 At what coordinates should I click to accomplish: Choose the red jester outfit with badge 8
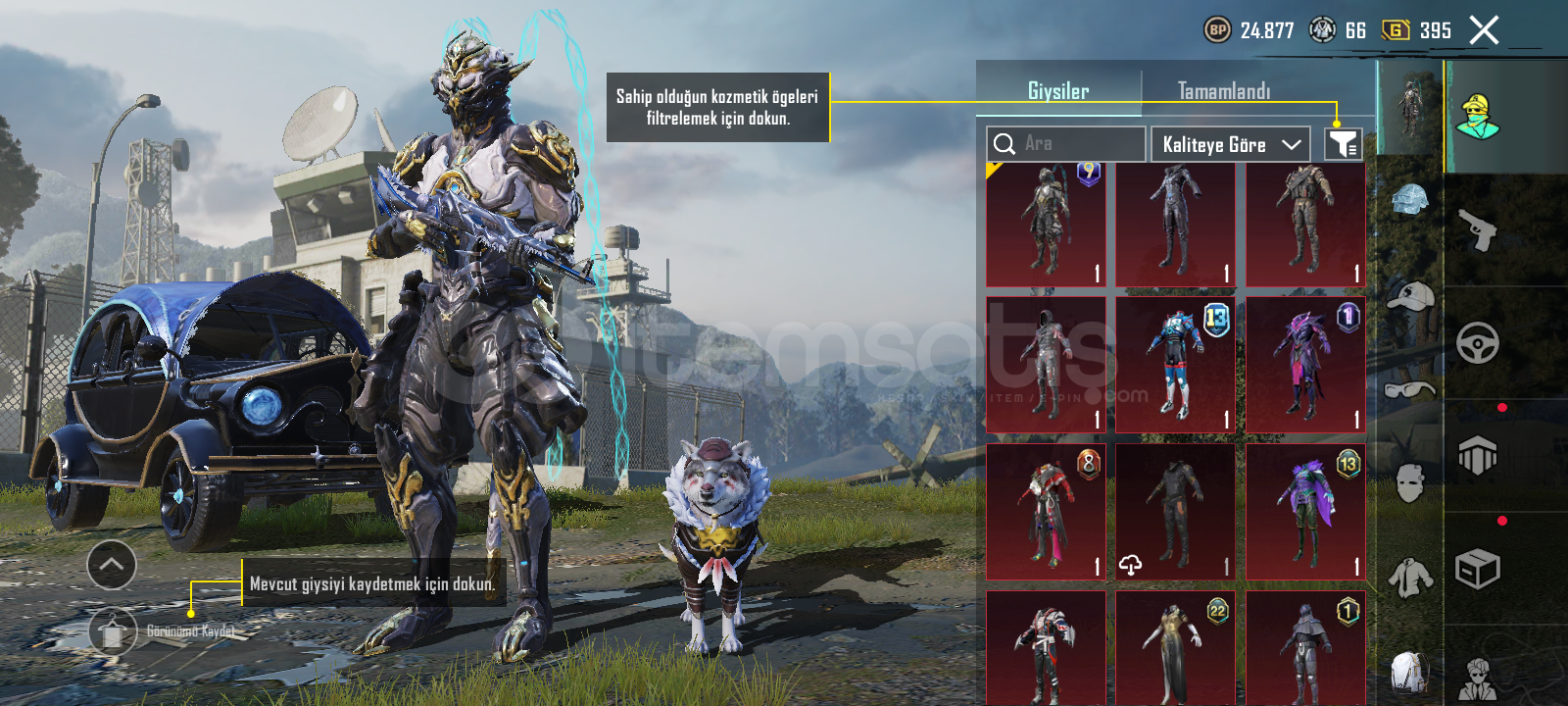(x=1046, y=512)
